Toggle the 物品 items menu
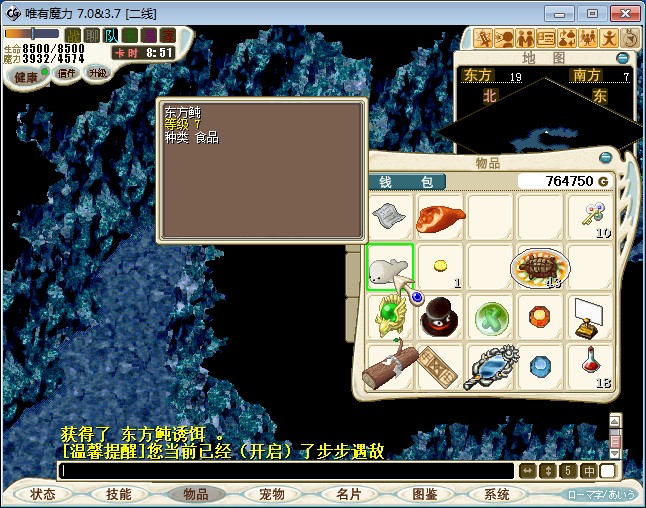Image resolution: width=646 pixels, height=508 pixels. click(x=196, y=494)
